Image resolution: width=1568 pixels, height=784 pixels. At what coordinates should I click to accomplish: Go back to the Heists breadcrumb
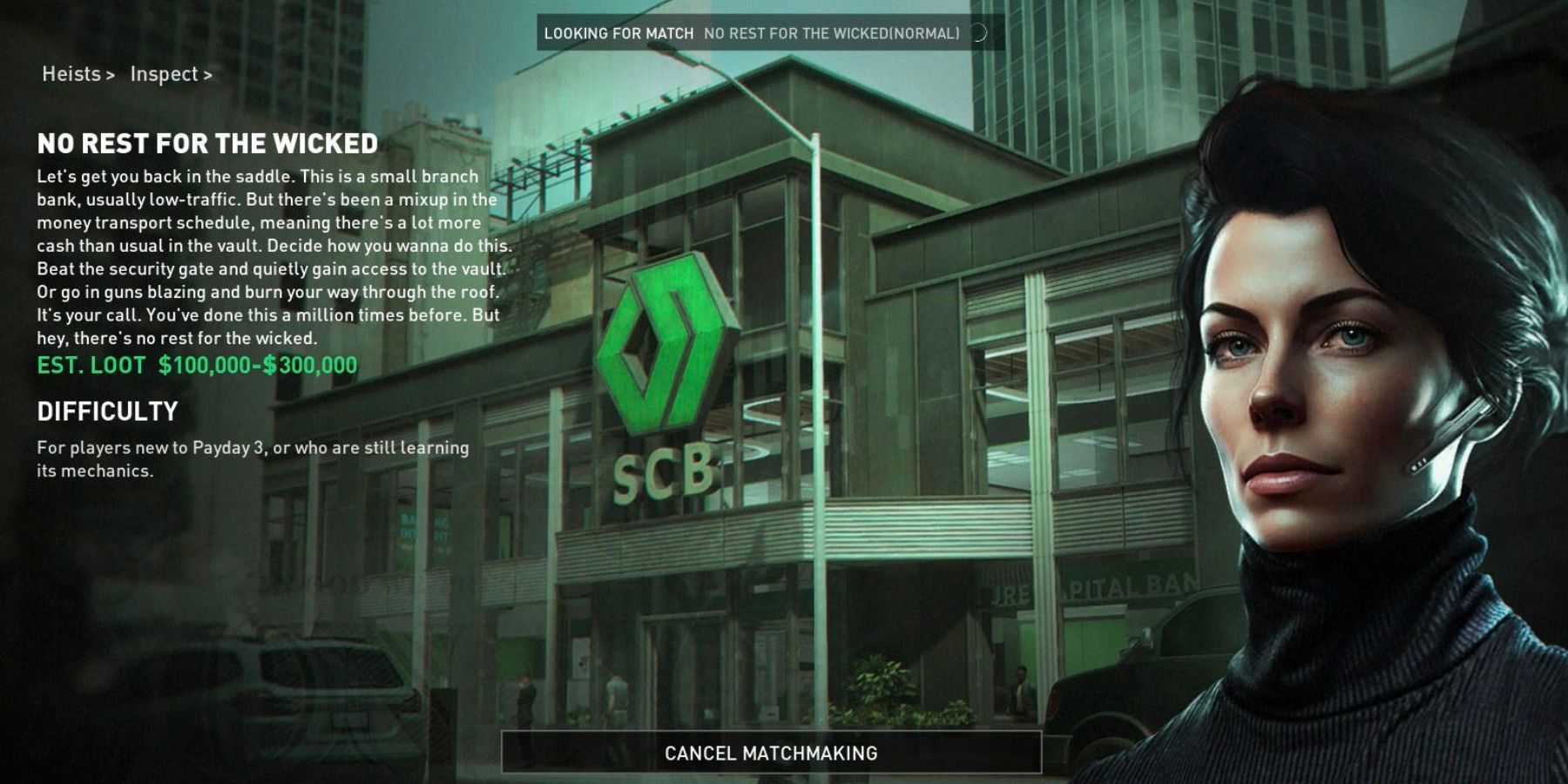coord(71,74)
